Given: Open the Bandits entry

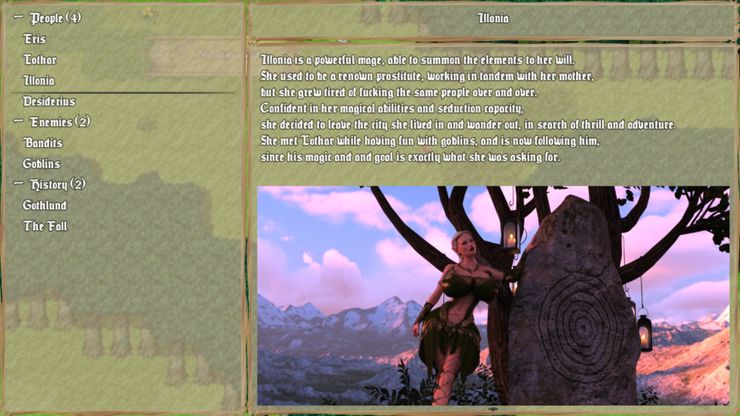Looking at the screenshot, I should click(43, 143).
